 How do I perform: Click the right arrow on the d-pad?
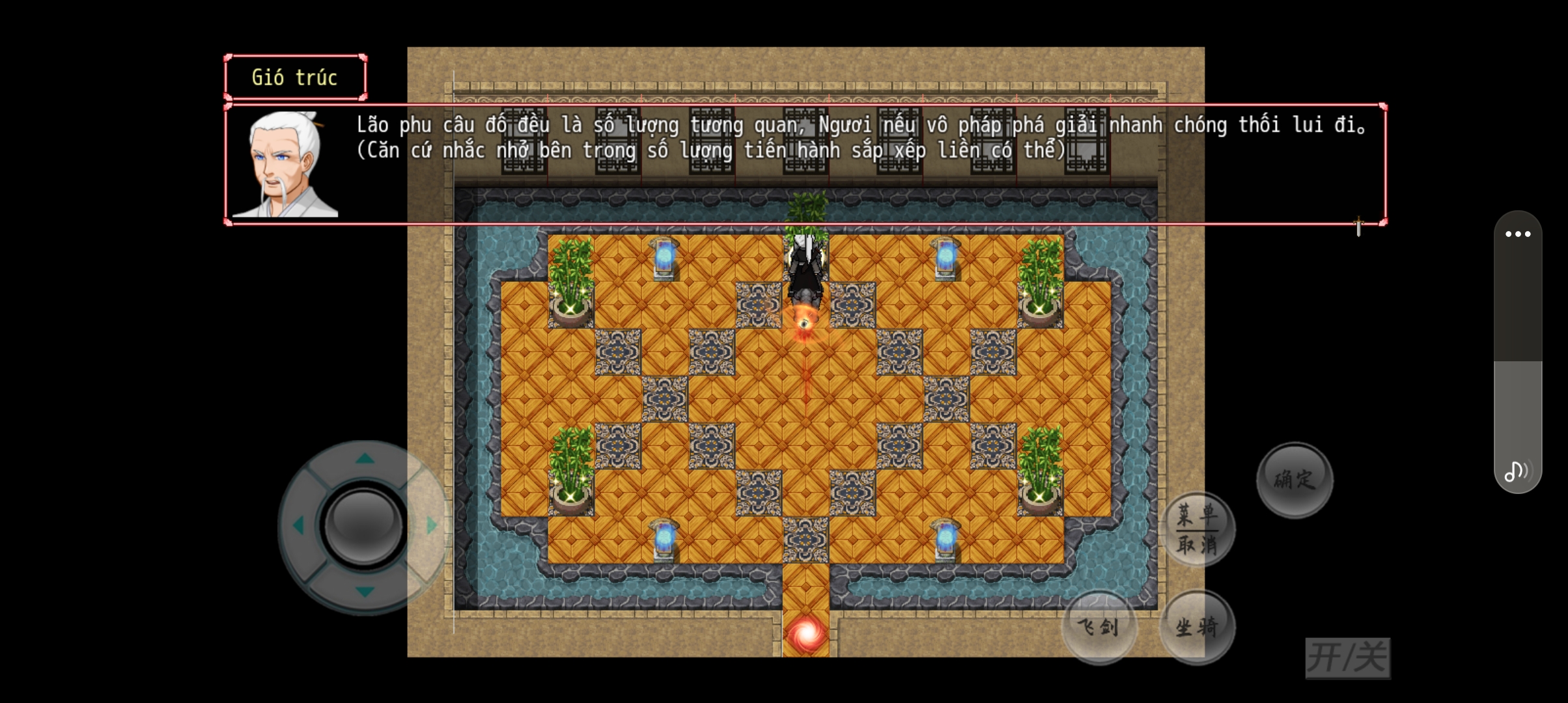click(x=431, y=525)
